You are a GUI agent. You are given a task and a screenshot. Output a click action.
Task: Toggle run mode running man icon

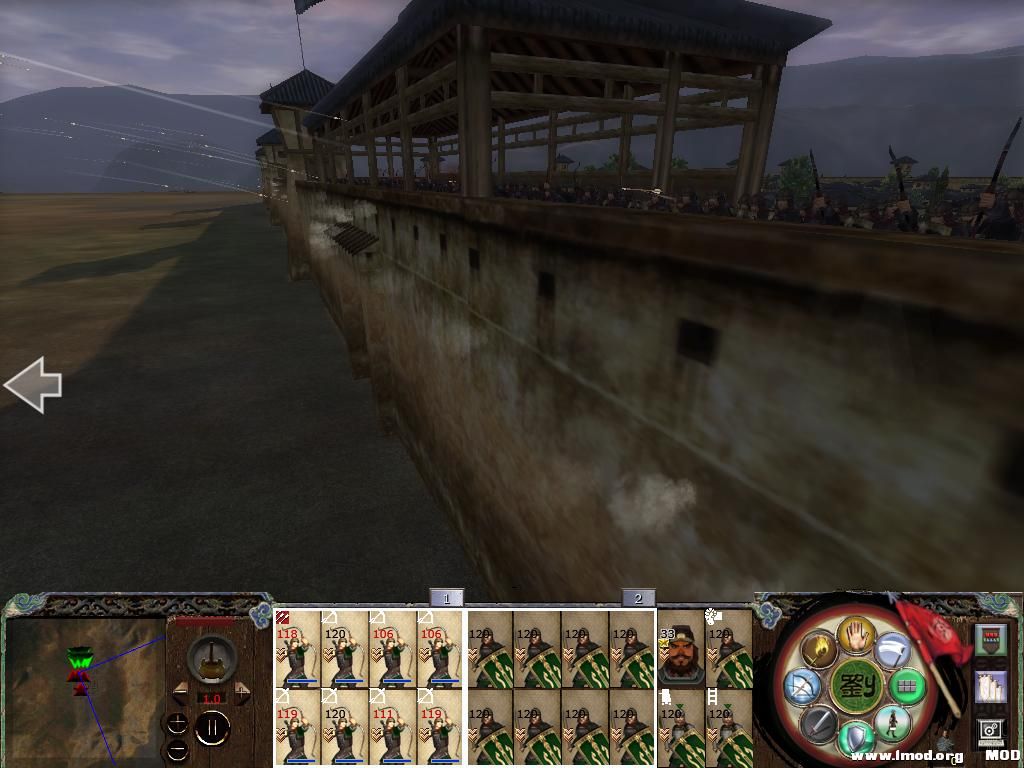tap(891, 724)
